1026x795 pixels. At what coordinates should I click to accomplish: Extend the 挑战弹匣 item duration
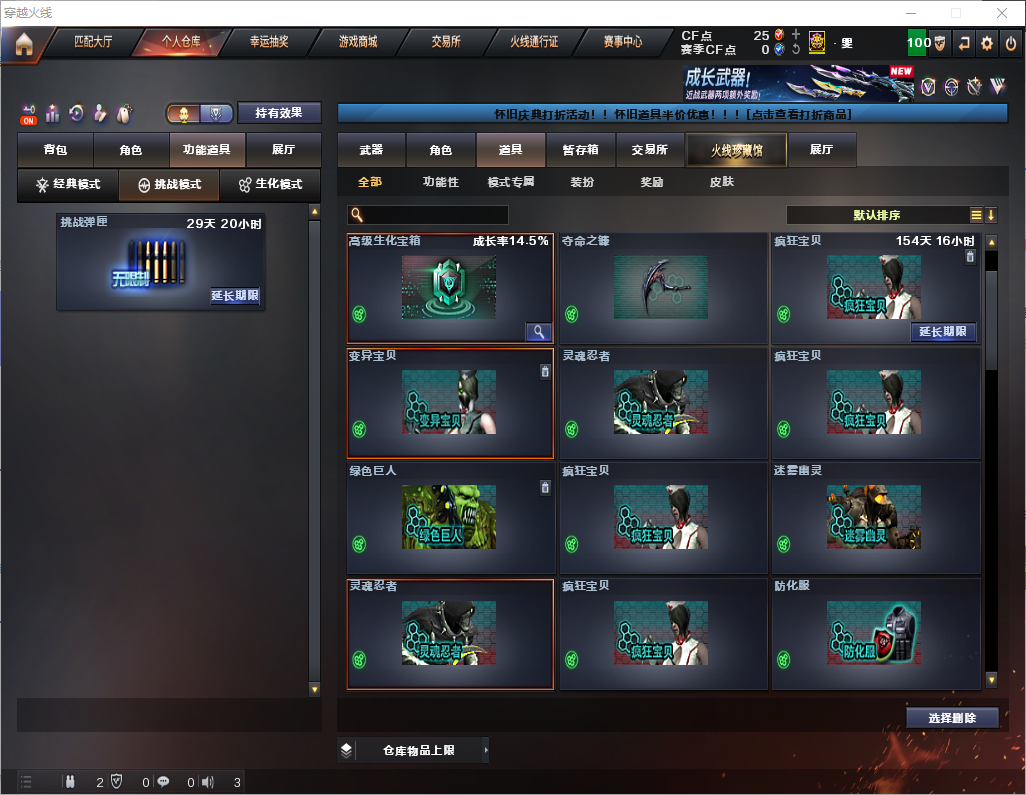tap(235, 296)
